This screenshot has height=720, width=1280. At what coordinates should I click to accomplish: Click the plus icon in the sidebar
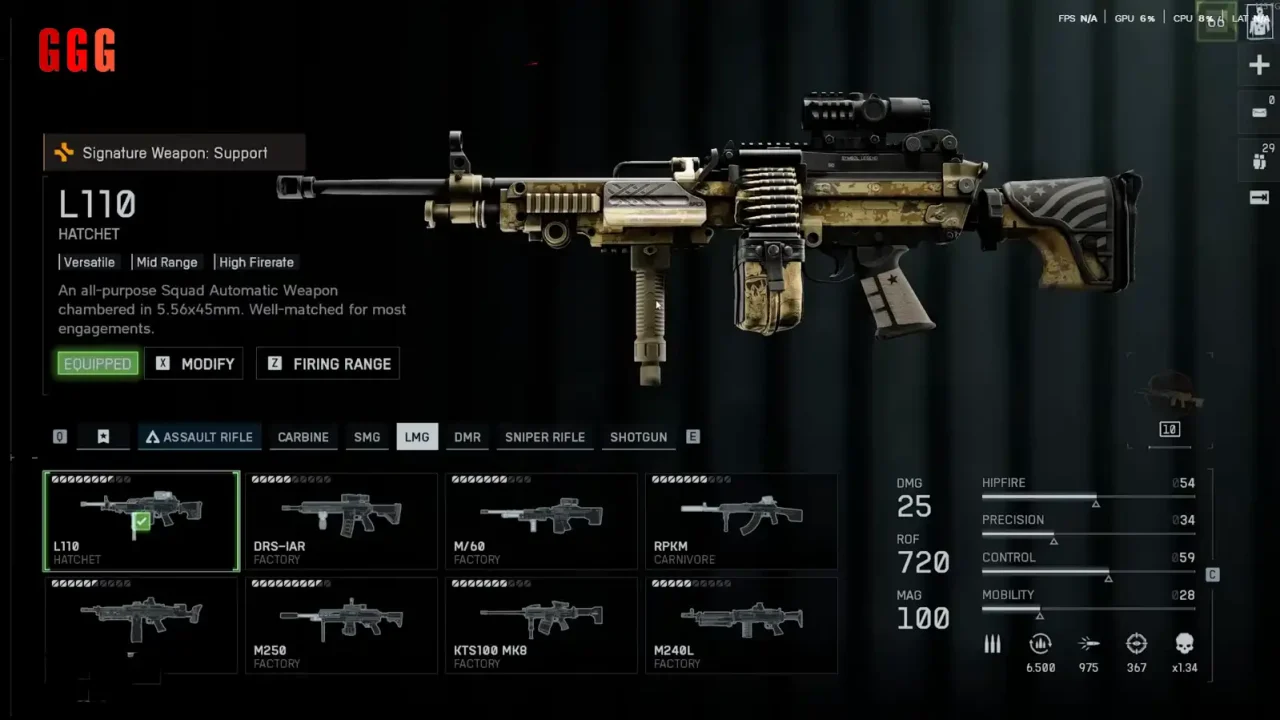coord(1259,66)
